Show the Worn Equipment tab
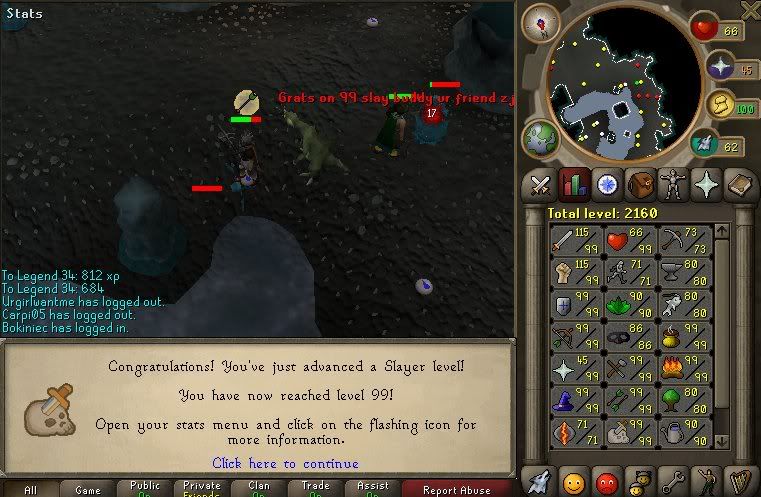 (x=672, y=185)
